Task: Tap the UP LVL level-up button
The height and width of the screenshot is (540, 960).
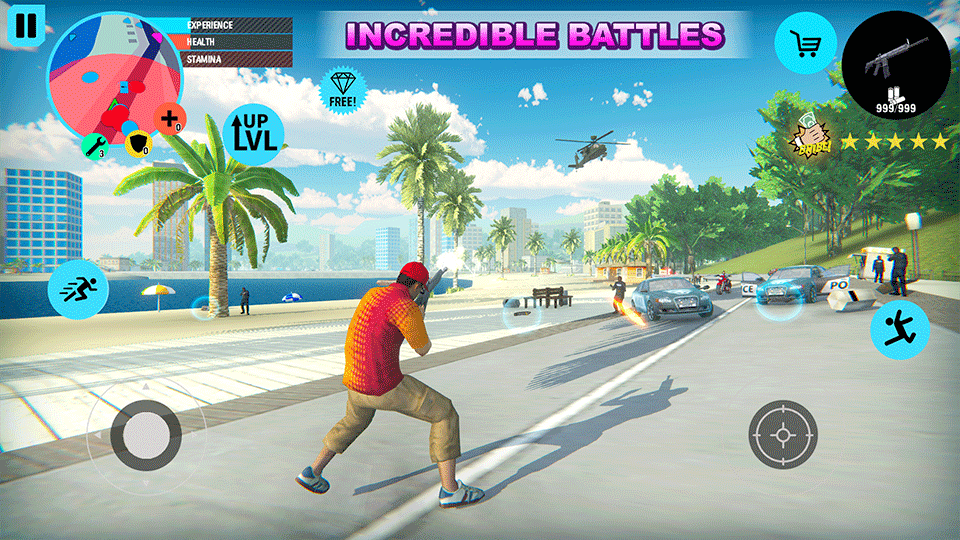Action: [x=254, y=134]
